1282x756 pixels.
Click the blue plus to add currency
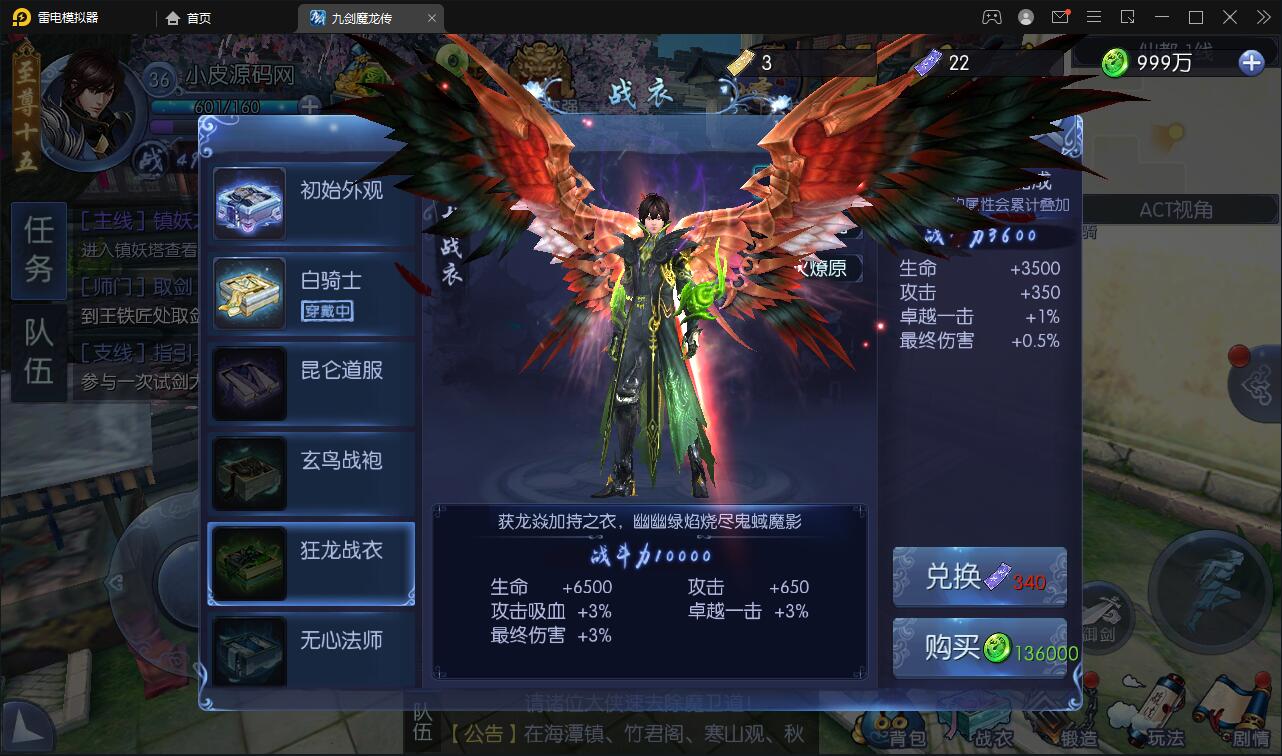coord(1249,62)
